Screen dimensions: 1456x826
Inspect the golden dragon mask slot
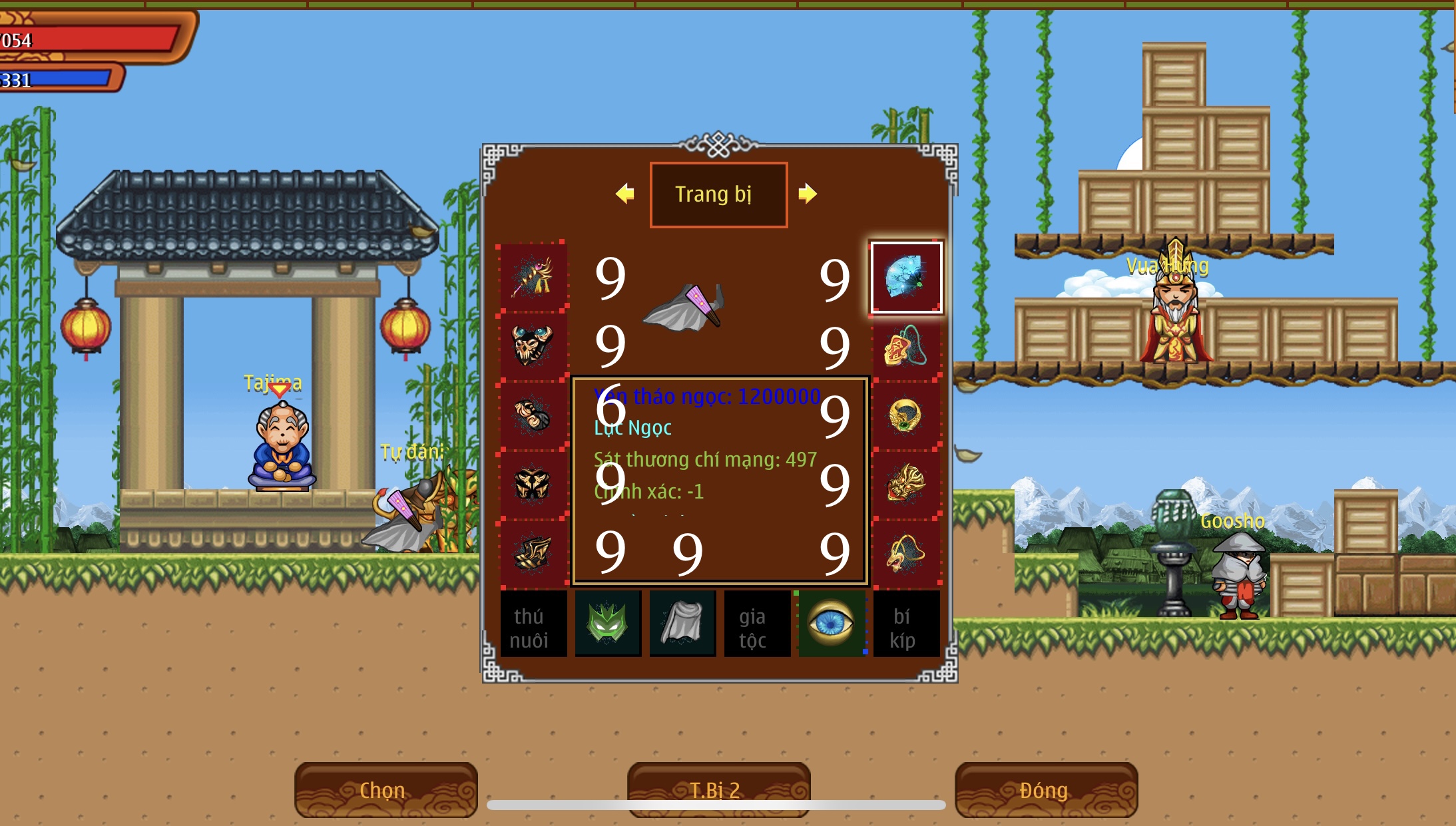[x=906, y=485]
